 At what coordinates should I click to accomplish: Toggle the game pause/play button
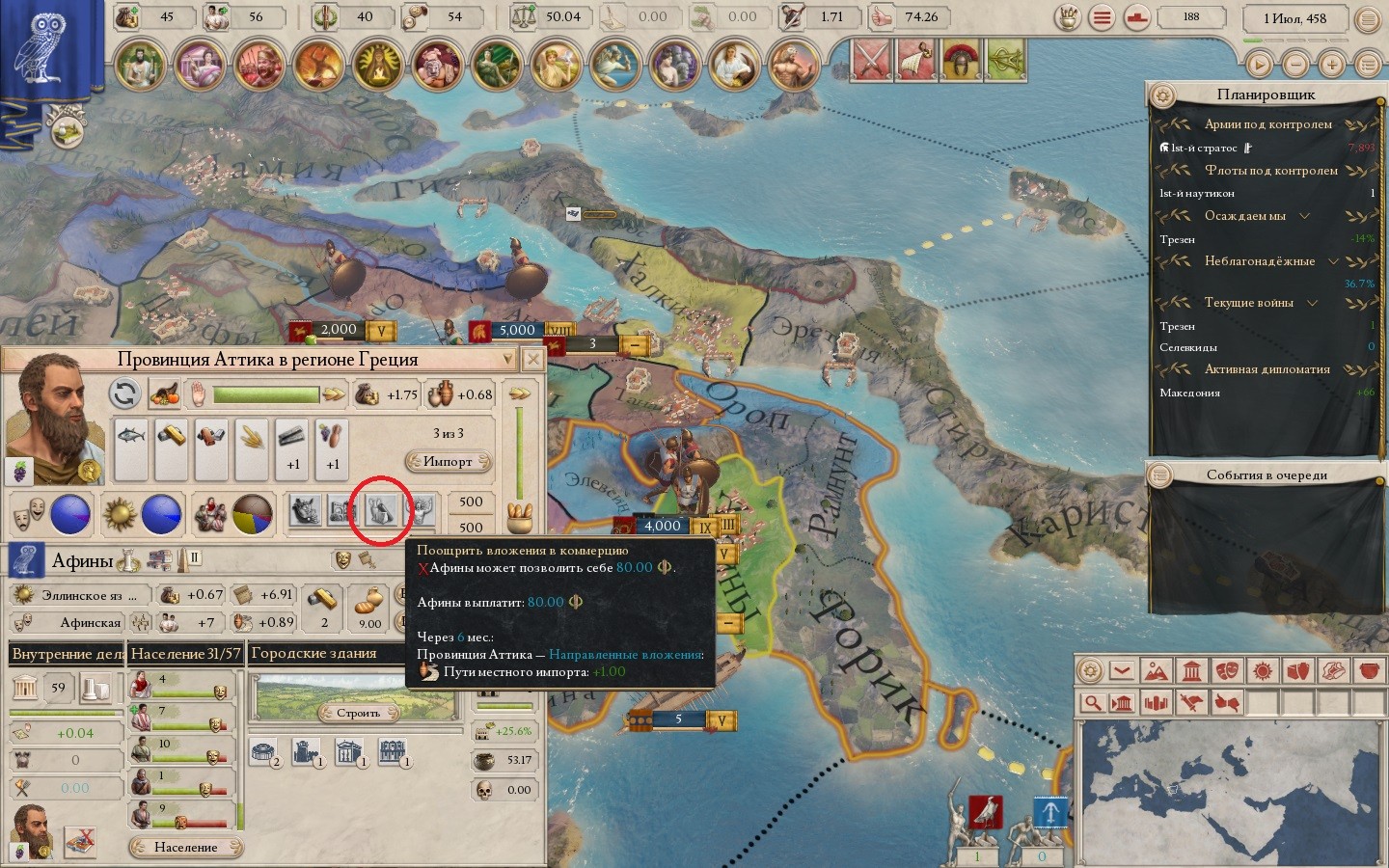1259,65
